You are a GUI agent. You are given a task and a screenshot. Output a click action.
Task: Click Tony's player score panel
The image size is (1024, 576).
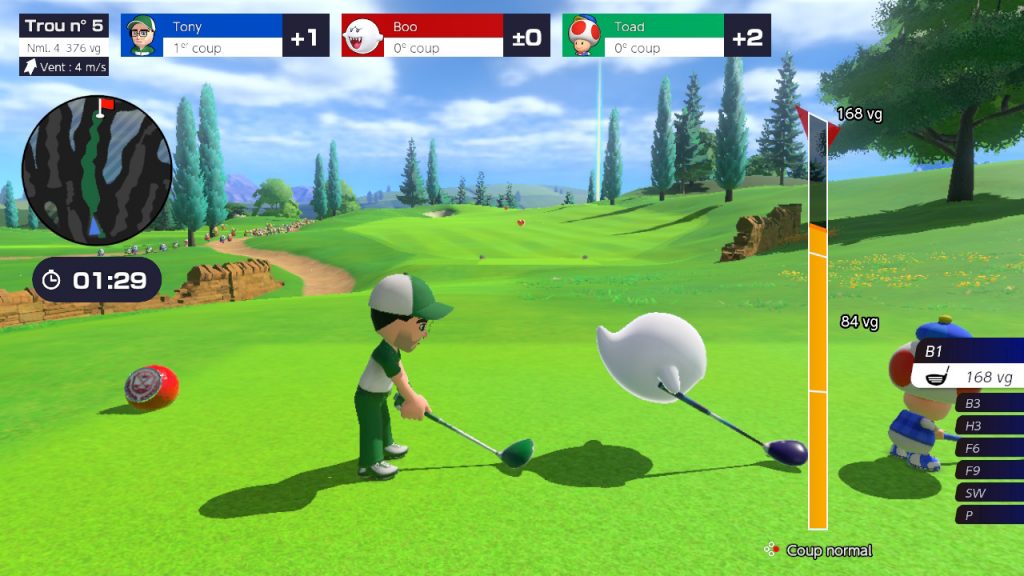pos(224,36)
